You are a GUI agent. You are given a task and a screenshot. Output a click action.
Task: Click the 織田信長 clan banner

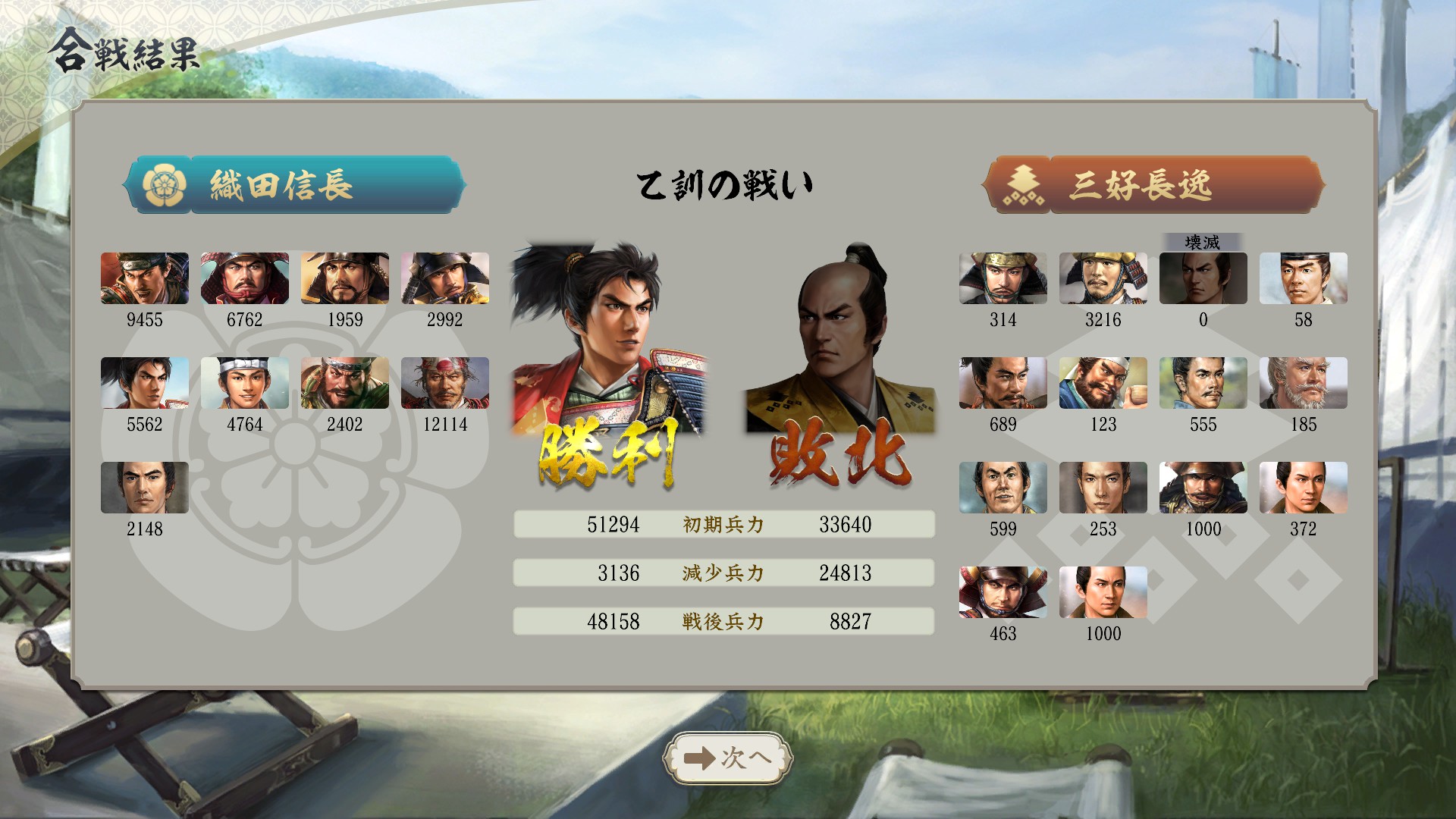coord(294,185)
